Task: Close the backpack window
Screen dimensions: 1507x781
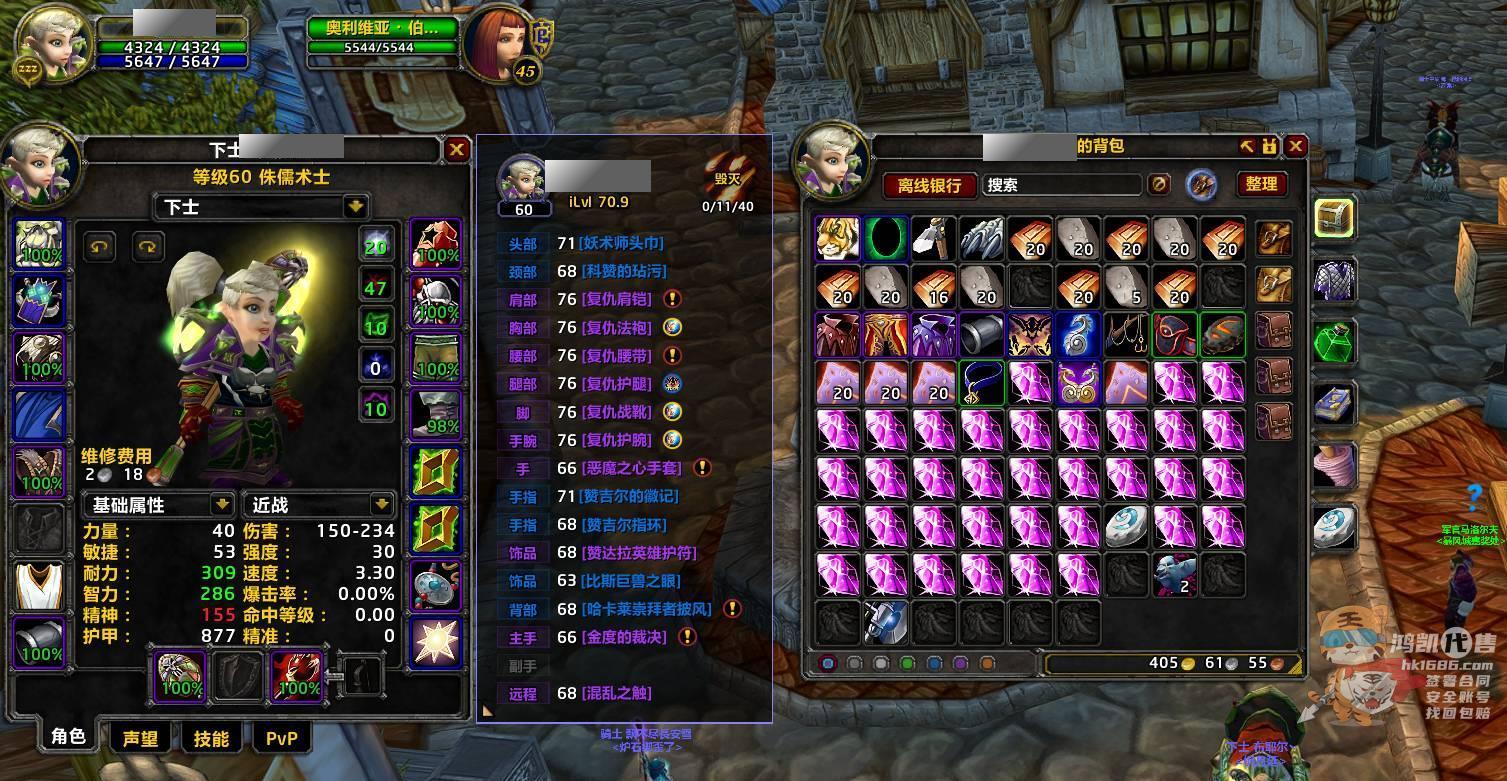Action: 1296,146
